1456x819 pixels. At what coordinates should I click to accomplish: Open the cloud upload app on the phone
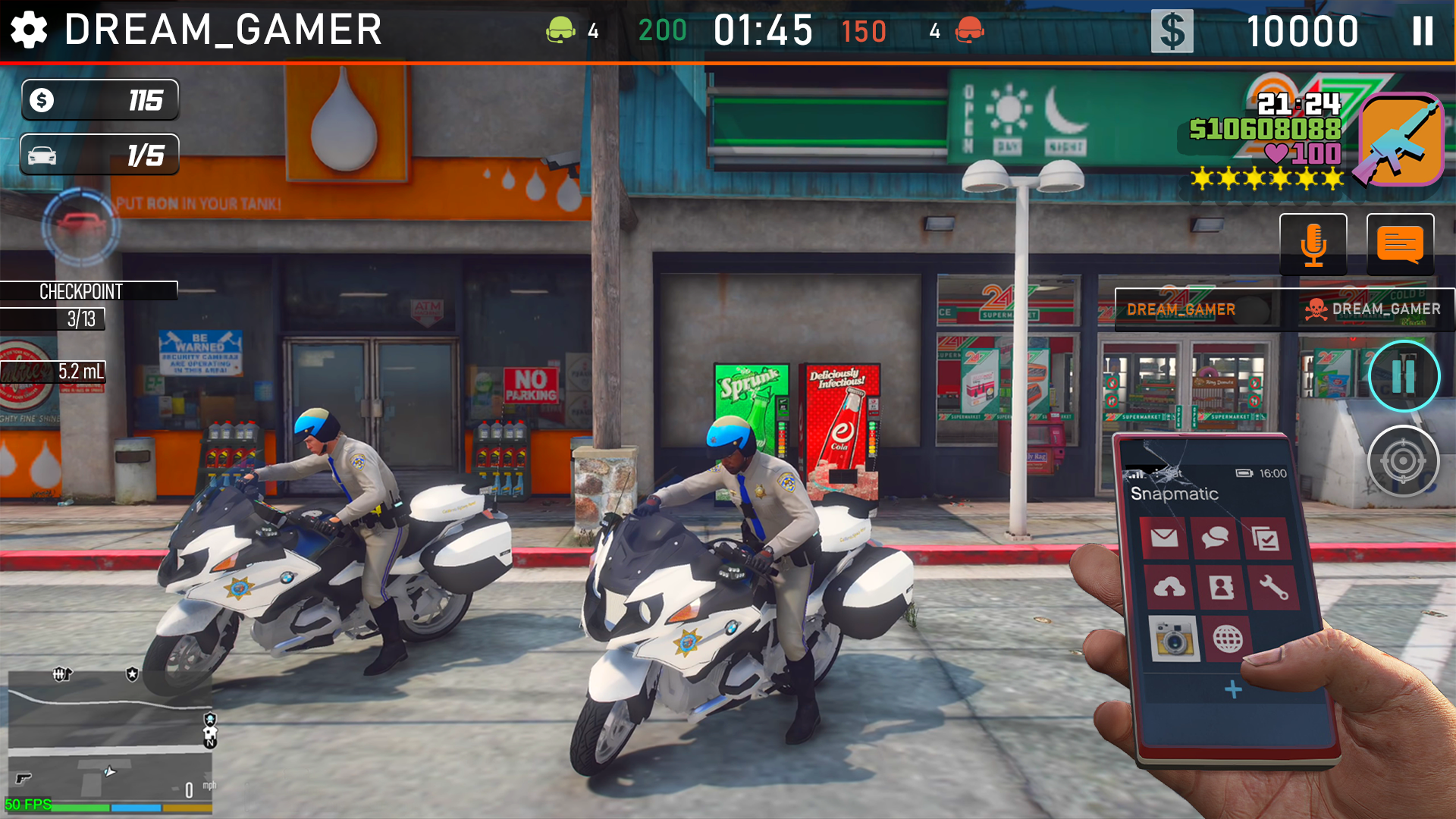1169,587
